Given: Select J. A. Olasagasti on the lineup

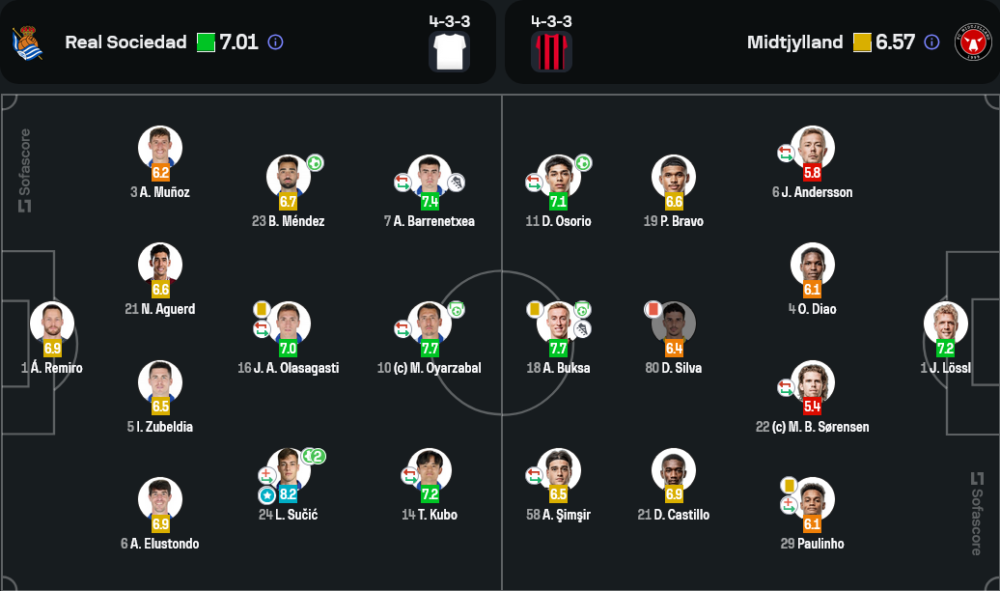Looking at the screenshot, I should [288, 323].
